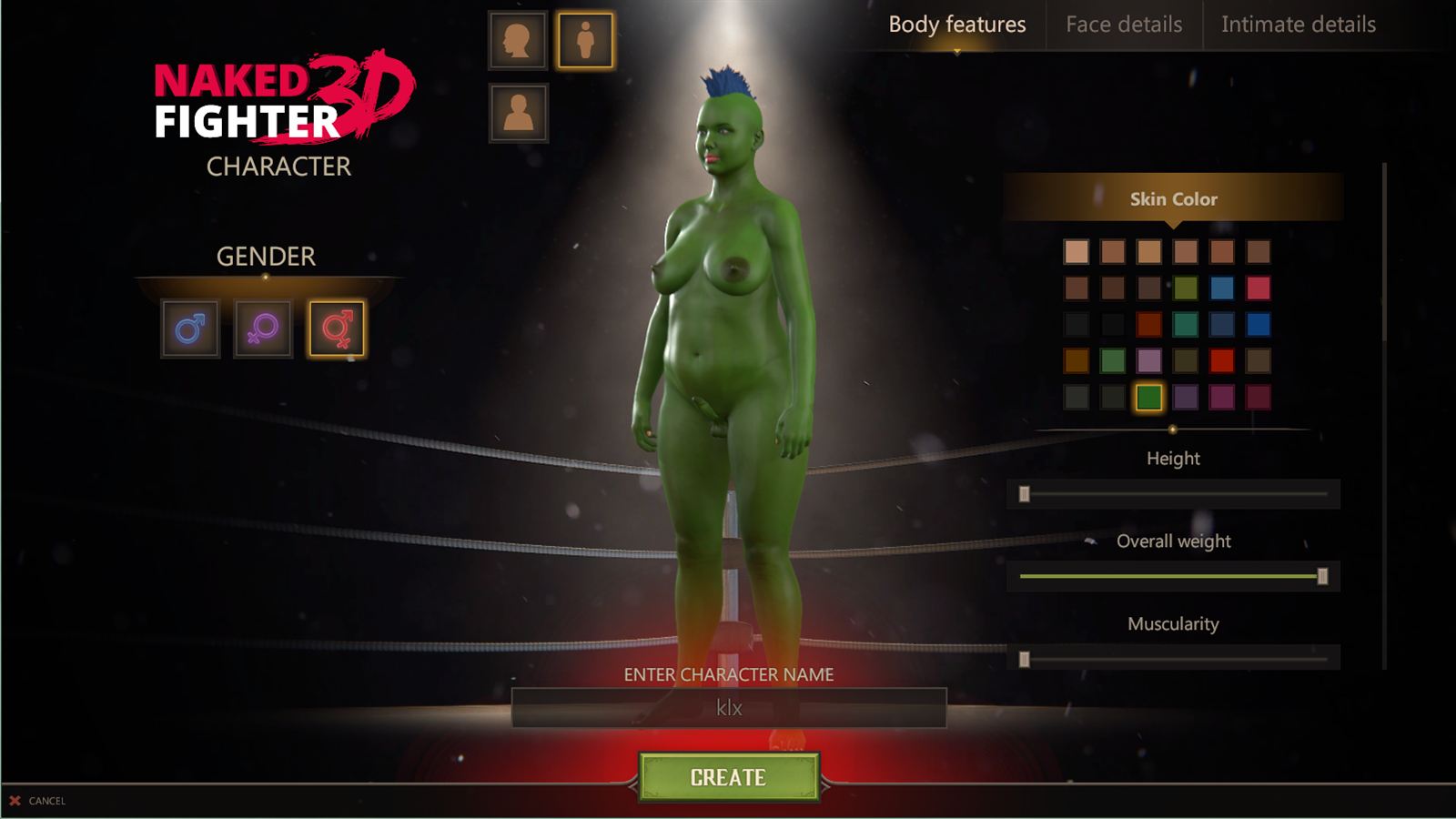Select the futanari gender symbol
Screen dimensions: 1456x819
[334, 329]
